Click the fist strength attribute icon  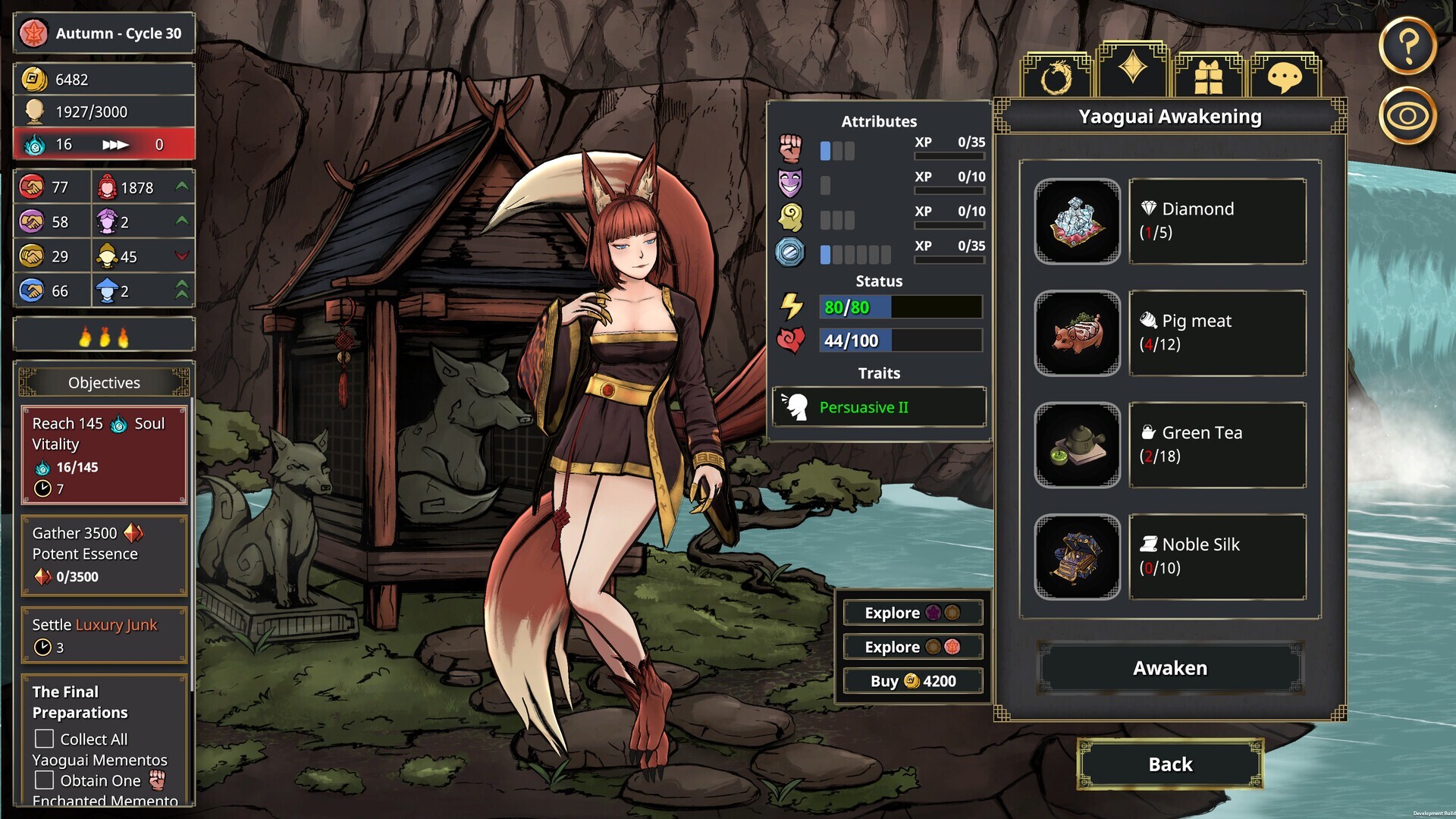pos(792,149)
